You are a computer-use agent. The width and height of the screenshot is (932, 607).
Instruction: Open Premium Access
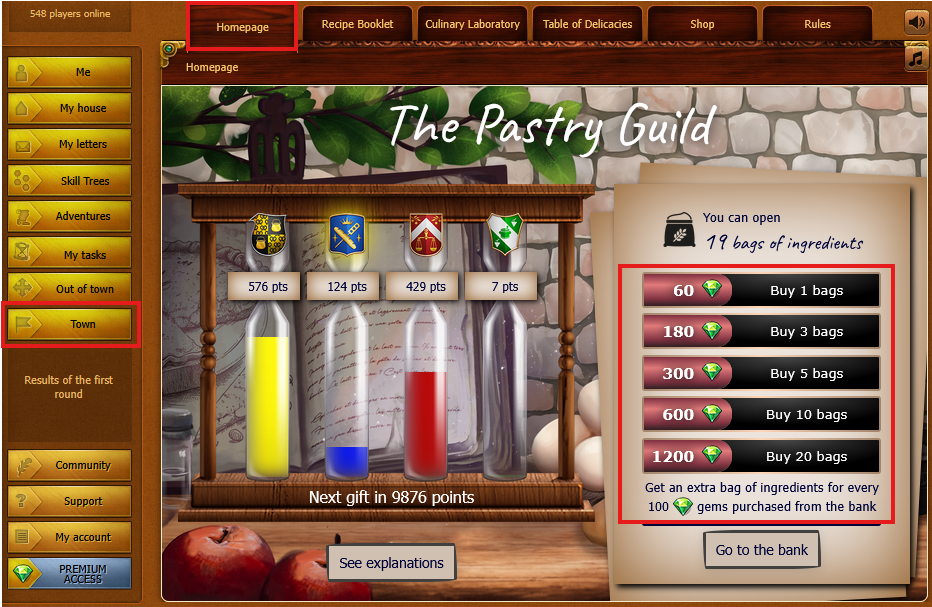(70, 573)
